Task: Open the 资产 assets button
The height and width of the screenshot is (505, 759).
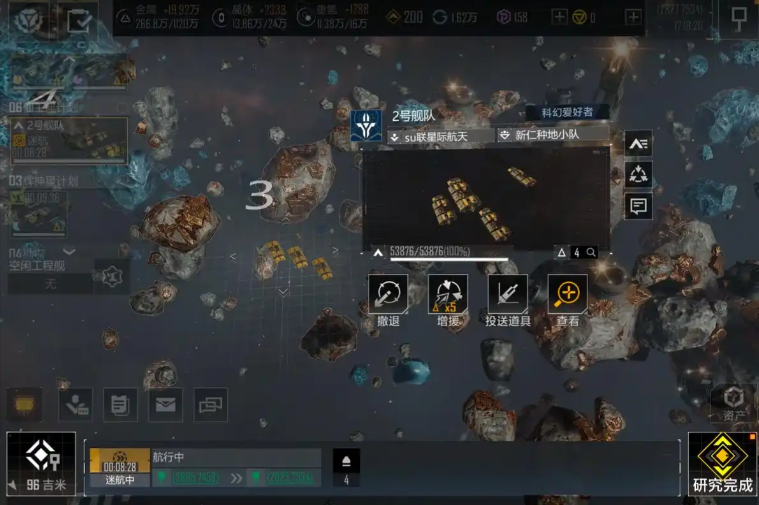Action: tap(734, 400)
